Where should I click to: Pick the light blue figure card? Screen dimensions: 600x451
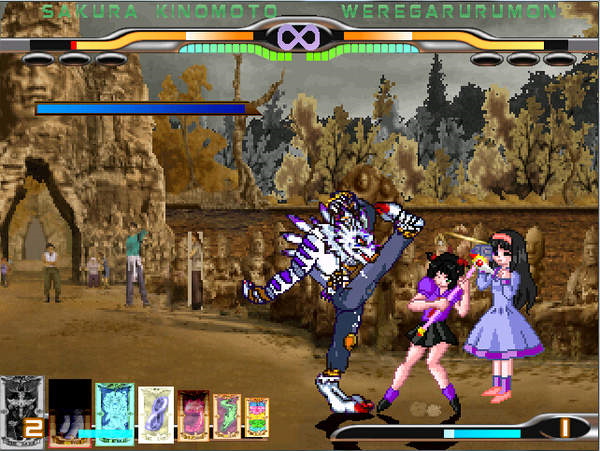114,412
